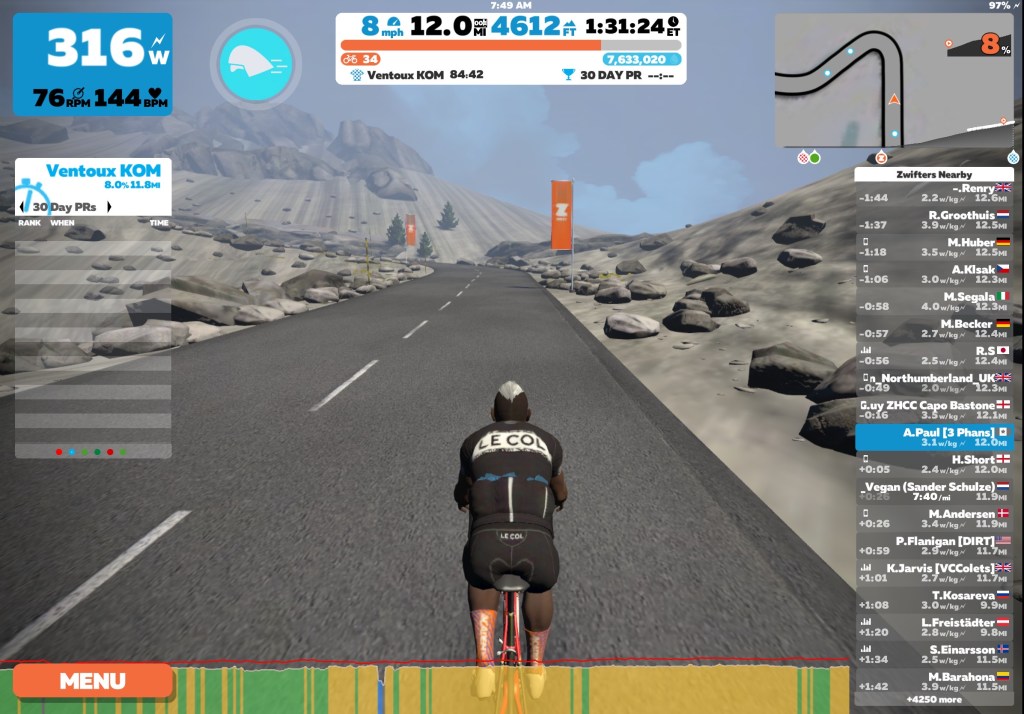
Task: Select K.Jarvis [VCColets] row
Action: (934, 572)
